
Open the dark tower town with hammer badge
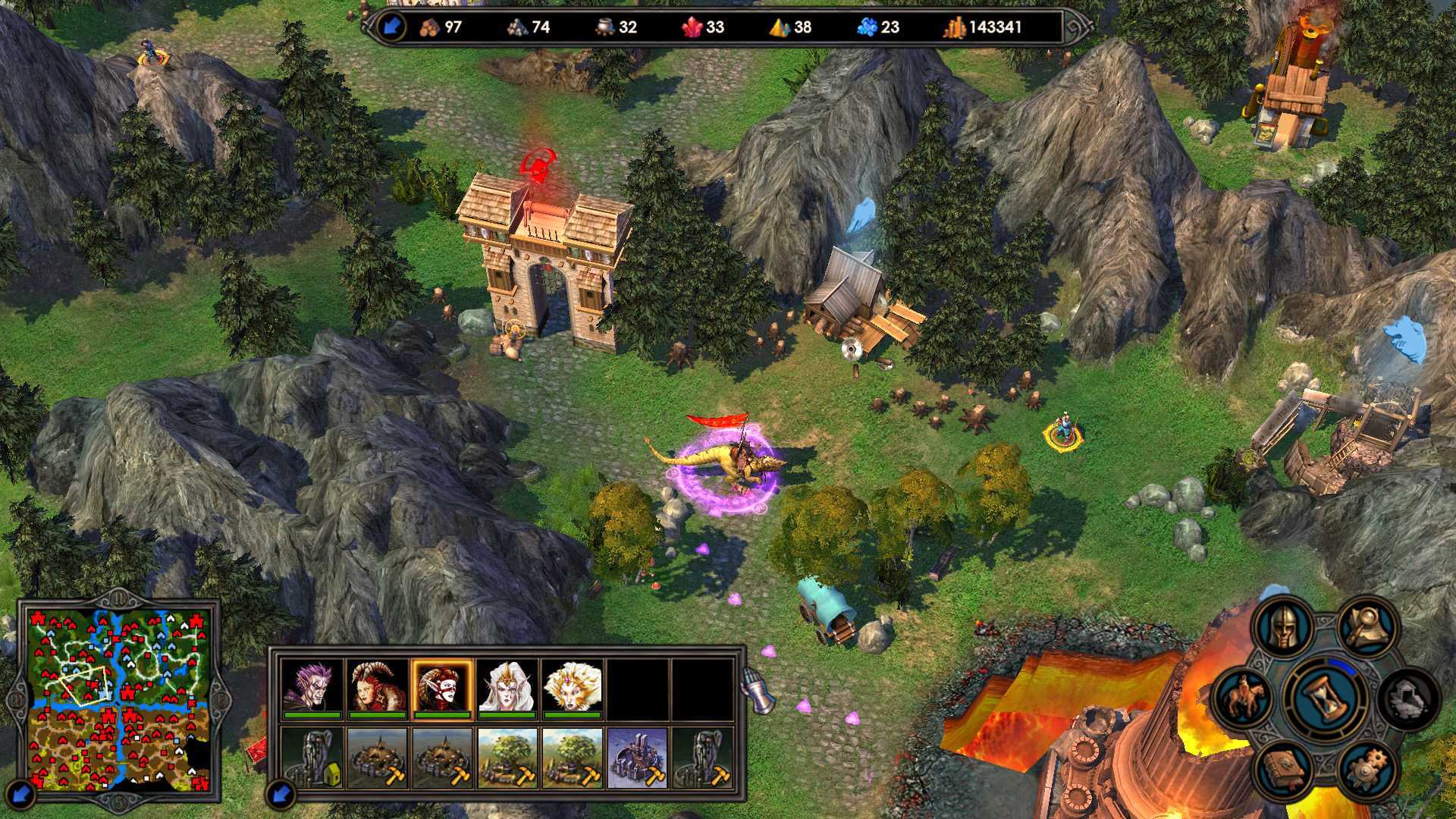[x=704, y=758]
